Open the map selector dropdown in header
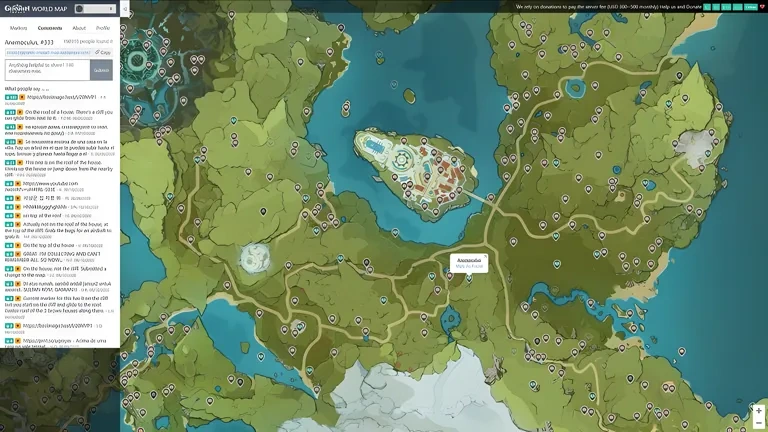 click(93, 8)
